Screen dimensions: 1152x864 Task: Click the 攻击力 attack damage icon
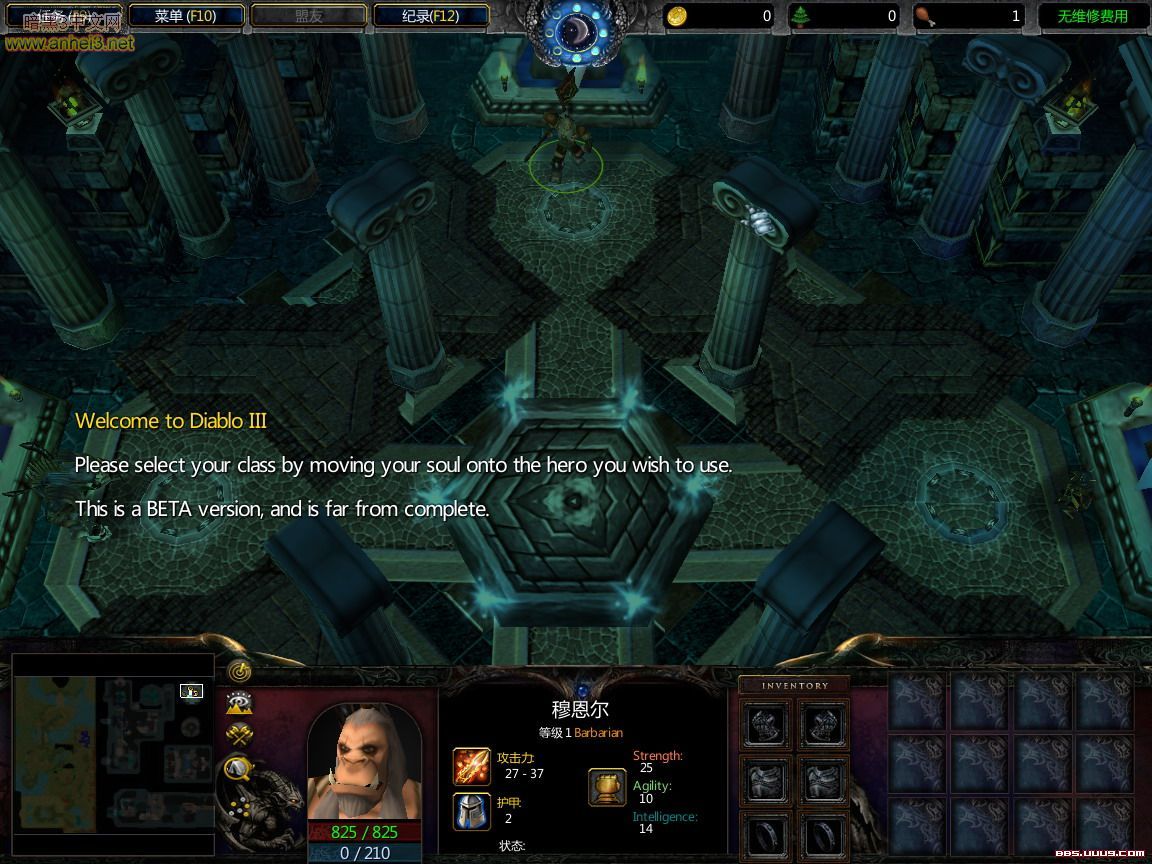(472, 766)
